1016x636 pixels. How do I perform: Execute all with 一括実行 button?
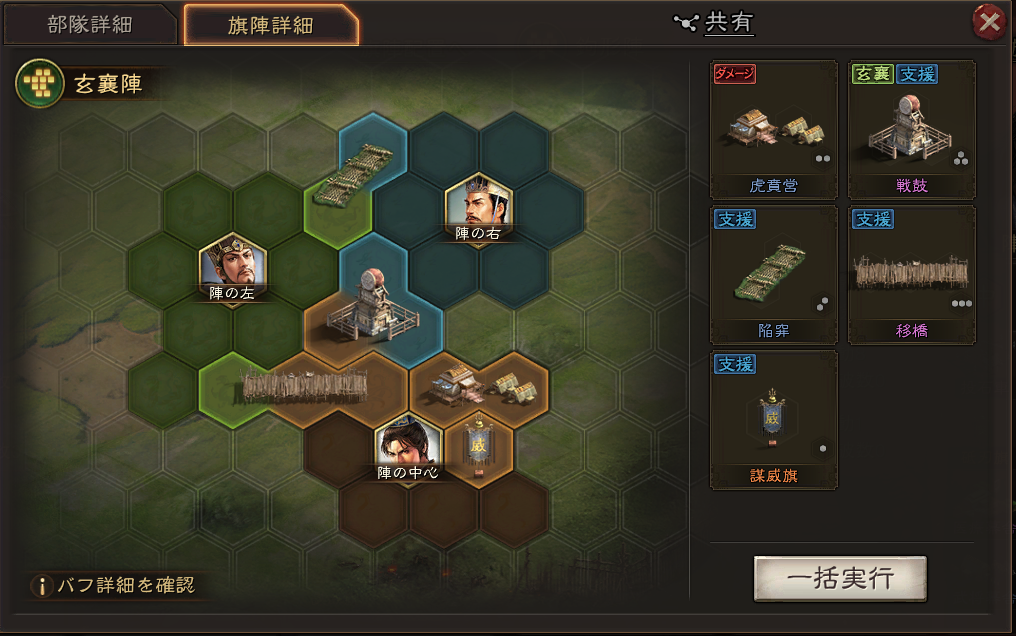coord(840,579)
